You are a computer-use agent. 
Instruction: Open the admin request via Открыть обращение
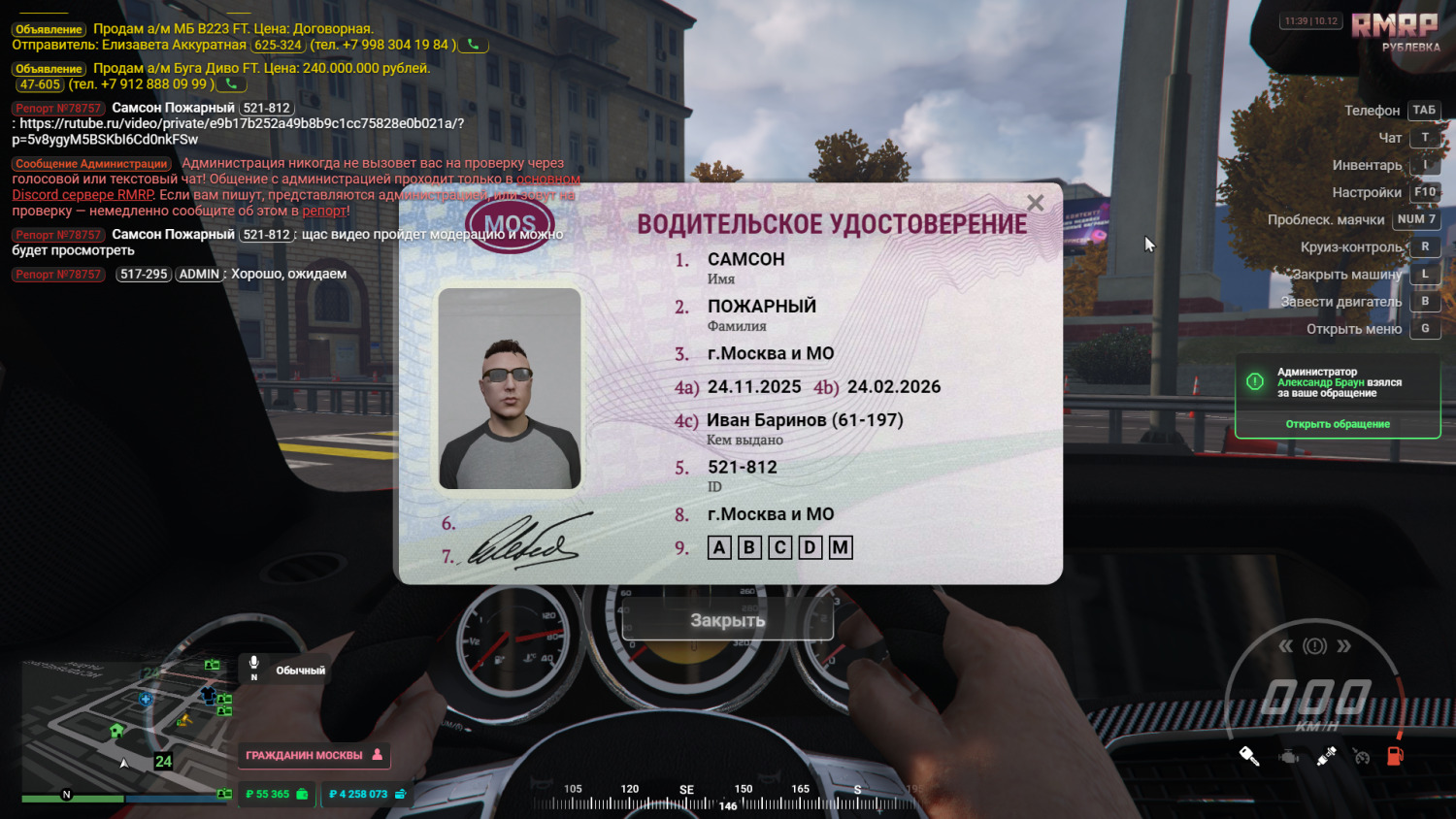click(1338, 424)
